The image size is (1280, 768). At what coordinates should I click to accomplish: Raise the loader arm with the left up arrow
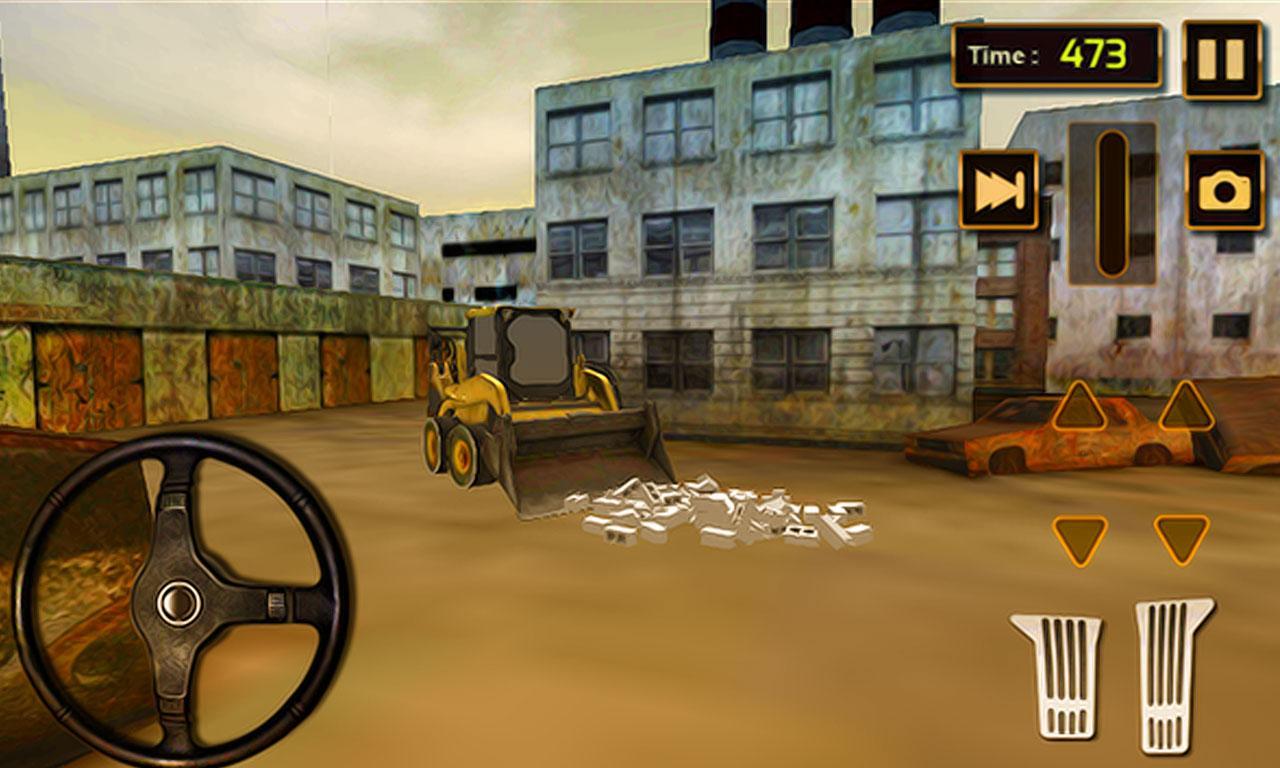click(x=1082, y=410)
